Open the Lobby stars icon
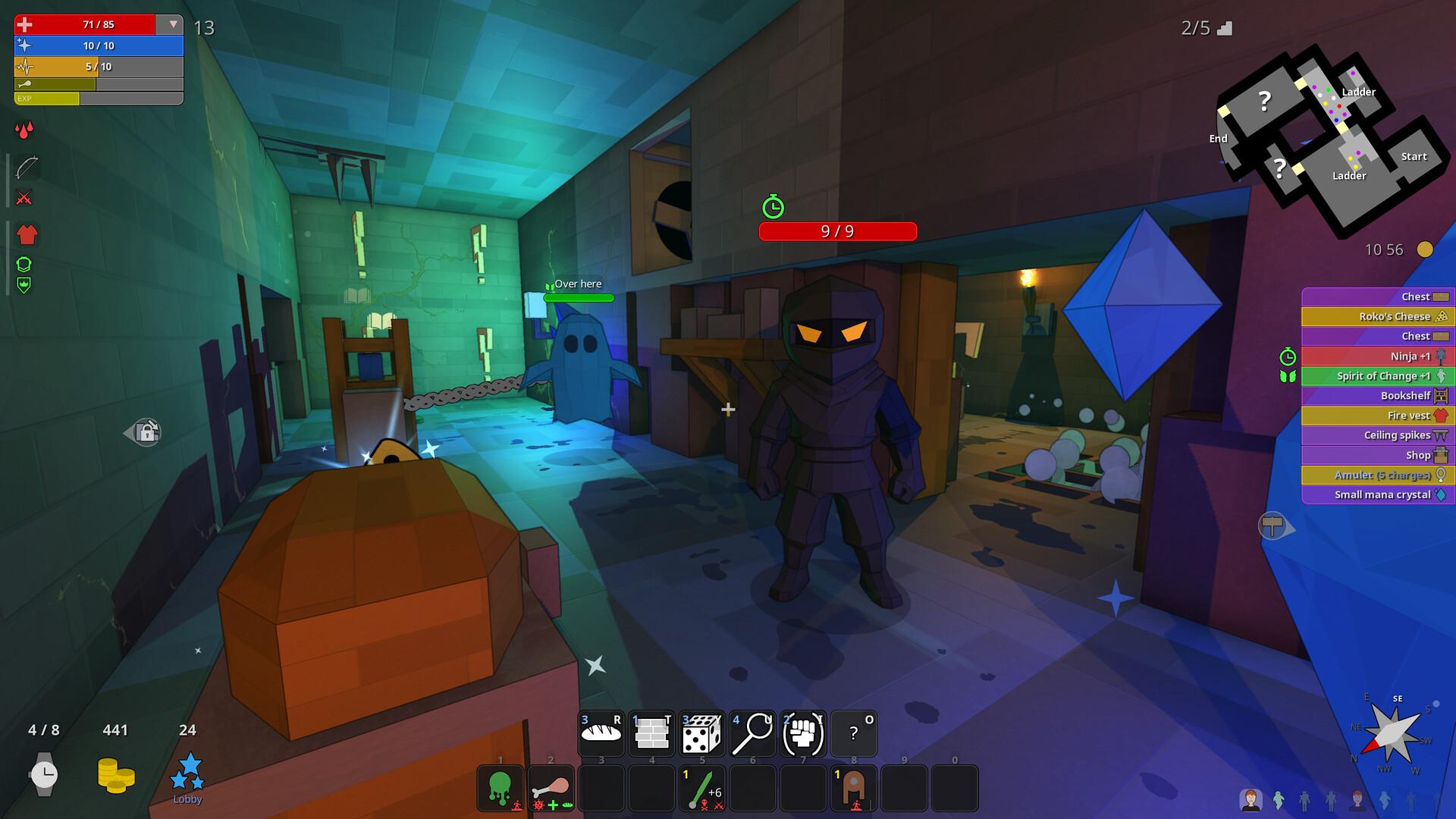Screen dimensions: 1456x819 click(187, 772)
